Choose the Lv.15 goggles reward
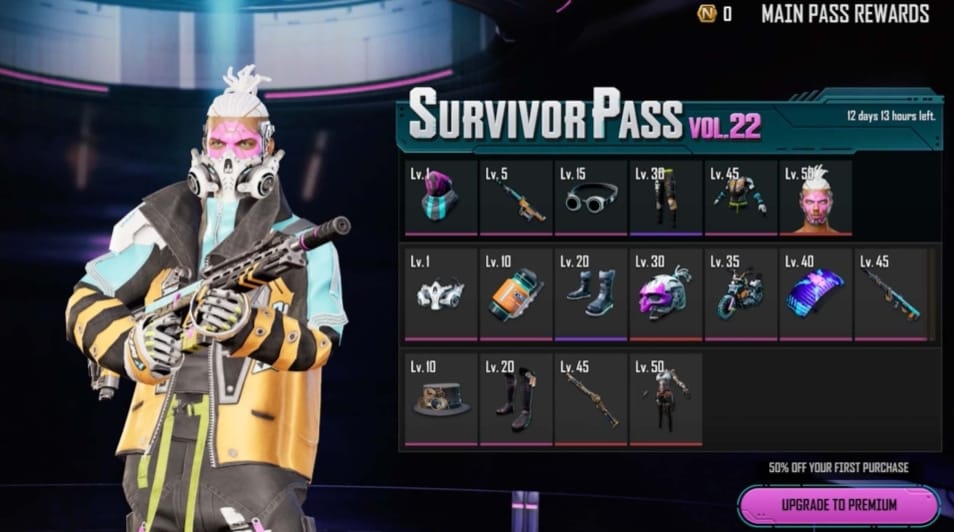The image size is (954, 532). (x=591, y=198)
